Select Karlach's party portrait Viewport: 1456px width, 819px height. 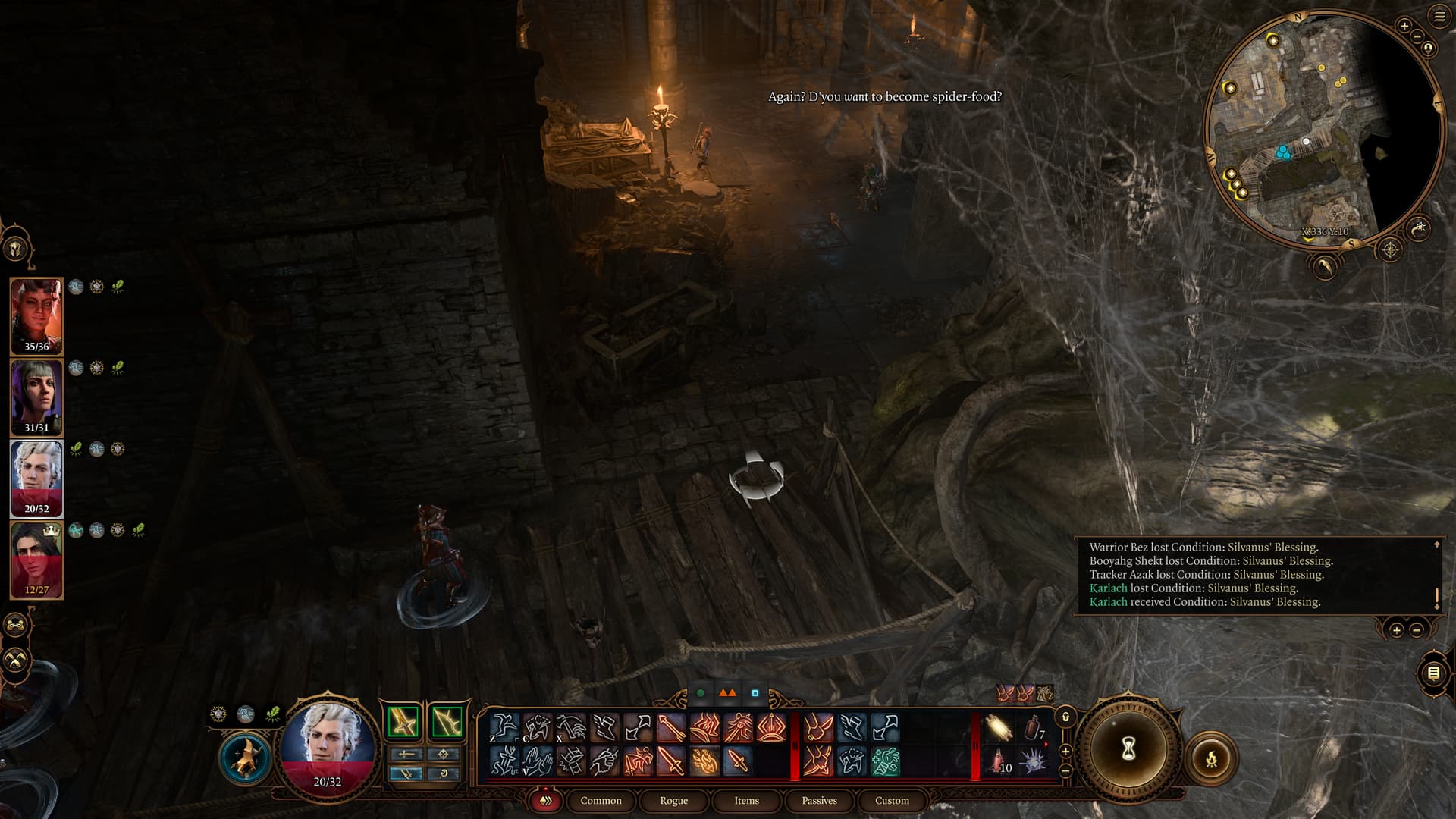[x=36, y=315]
